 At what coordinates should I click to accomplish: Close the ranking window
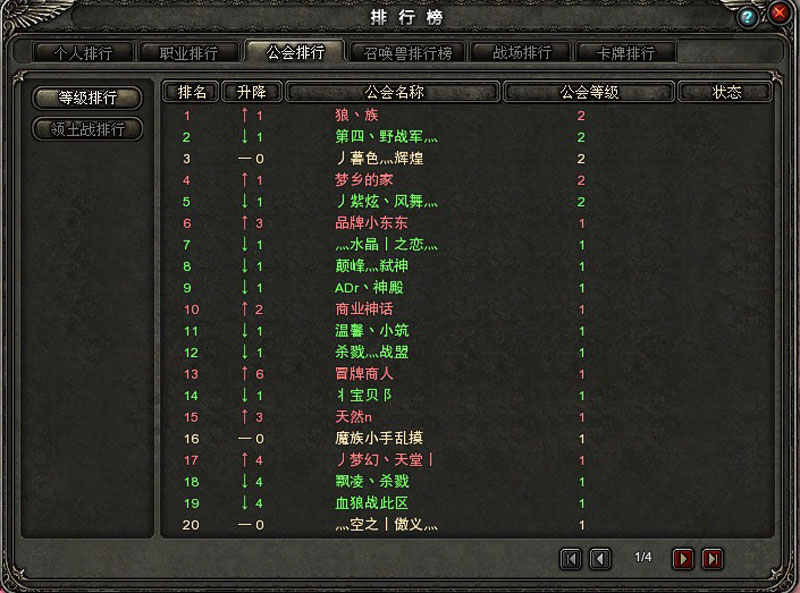779,16
